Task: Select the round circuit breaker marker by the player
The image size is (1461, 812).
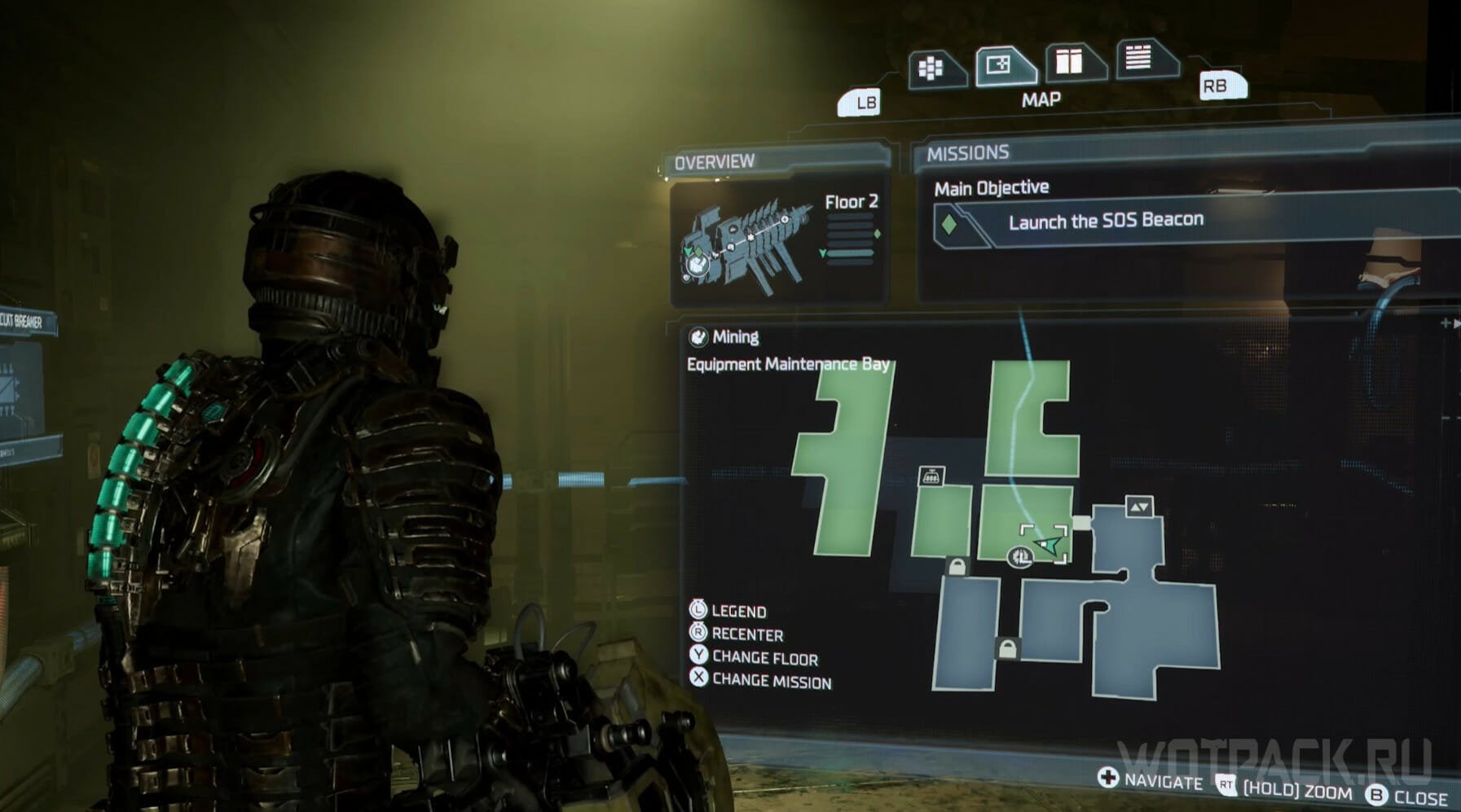Action: (1019, 557)
